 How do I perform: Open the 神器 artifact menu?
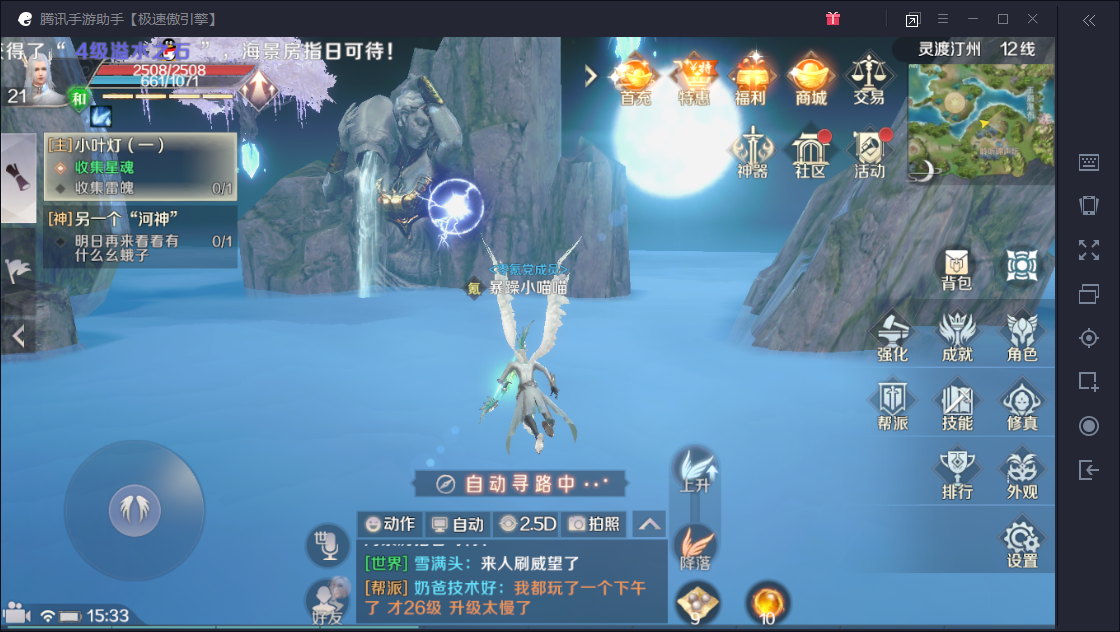[x=752, y=152]
